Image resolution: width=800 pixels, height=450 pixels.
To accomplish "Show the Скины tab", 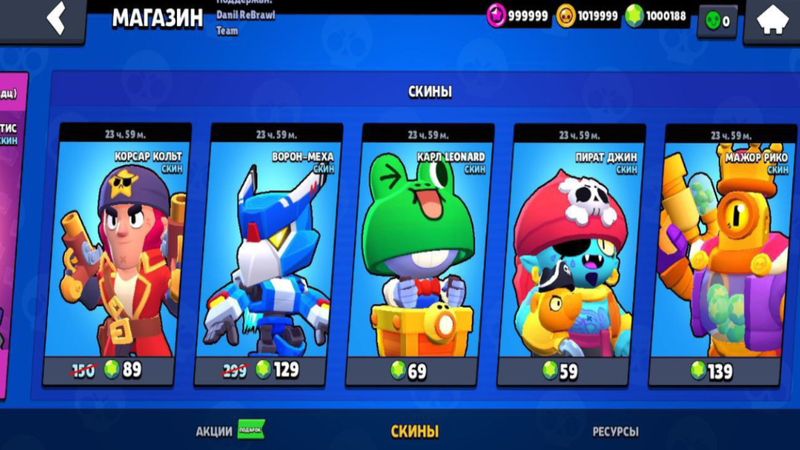I will 414,431.
